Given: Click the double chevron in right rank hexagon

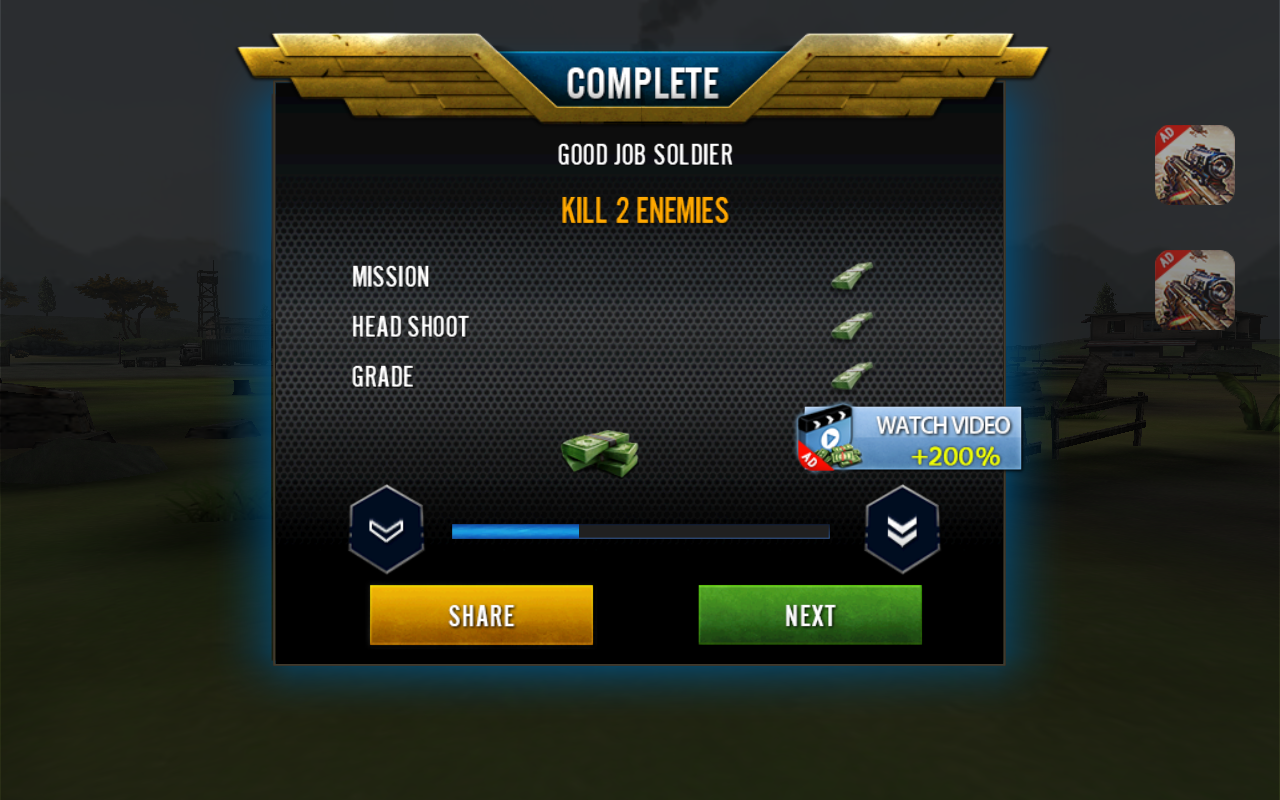Looking at the screenshot, I should 902,530.
